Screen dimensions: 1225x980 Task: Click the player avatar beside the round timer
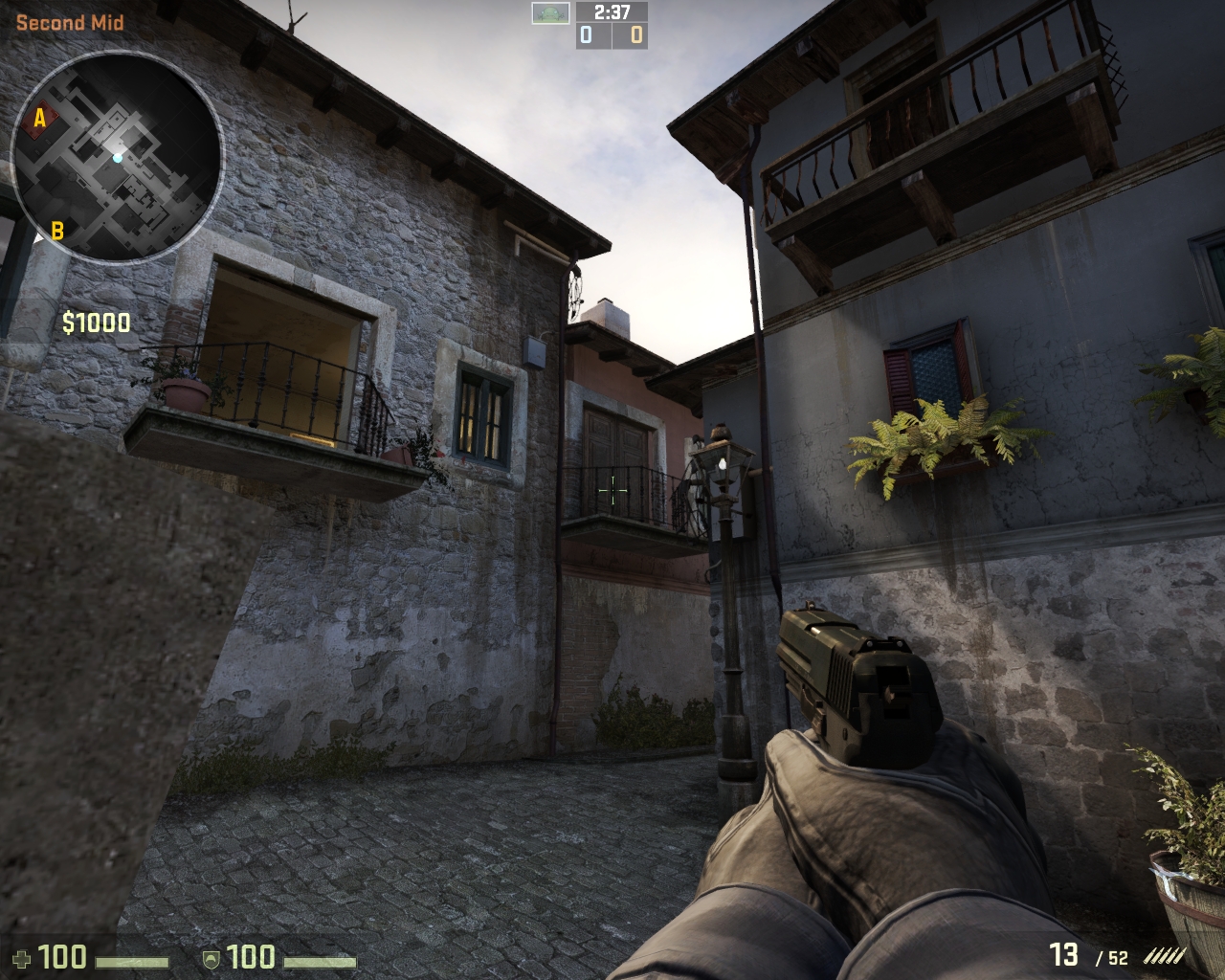point(551,12)
